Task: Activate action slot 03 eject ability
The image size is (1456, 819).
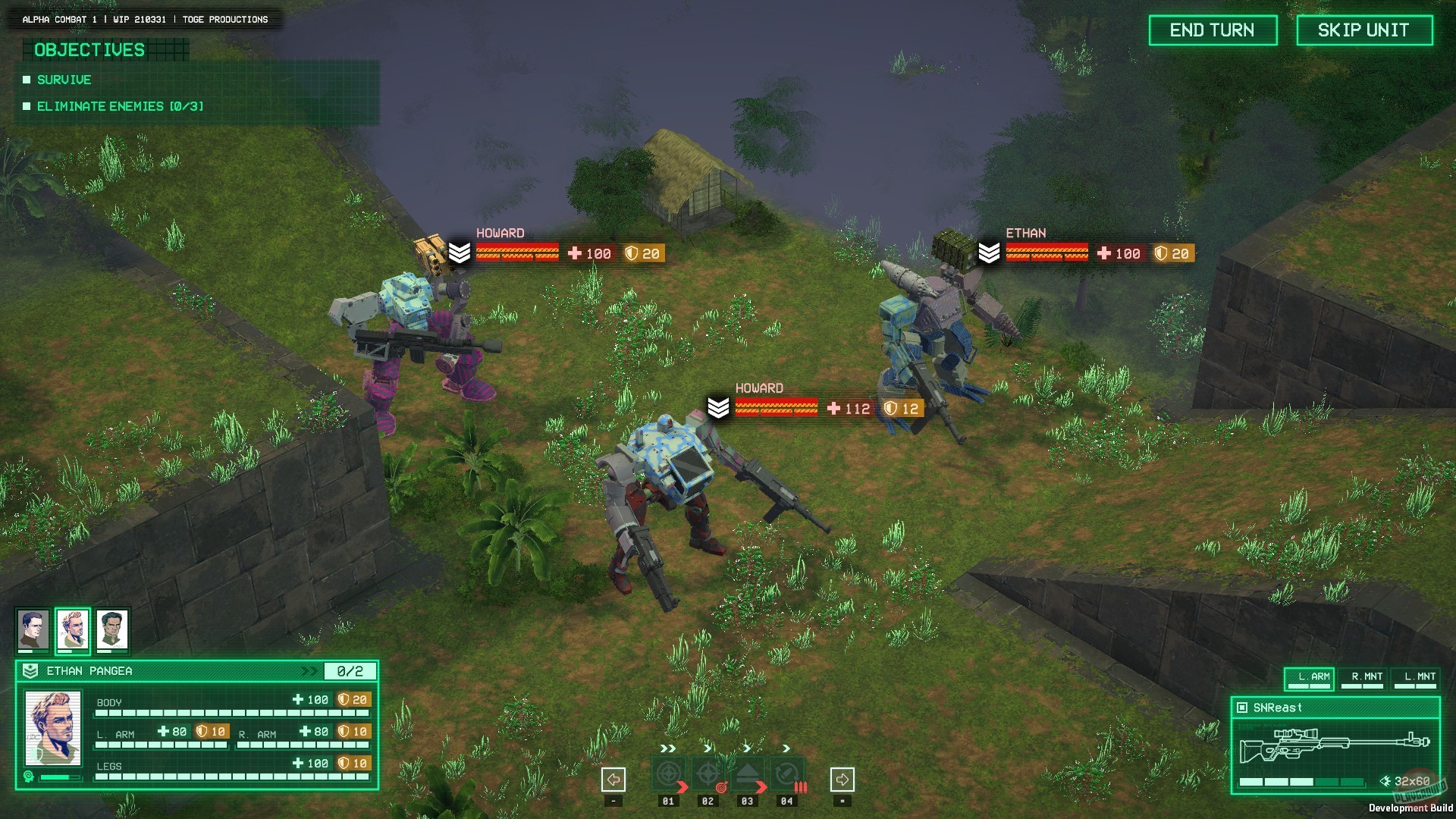Action: (748, 774)
